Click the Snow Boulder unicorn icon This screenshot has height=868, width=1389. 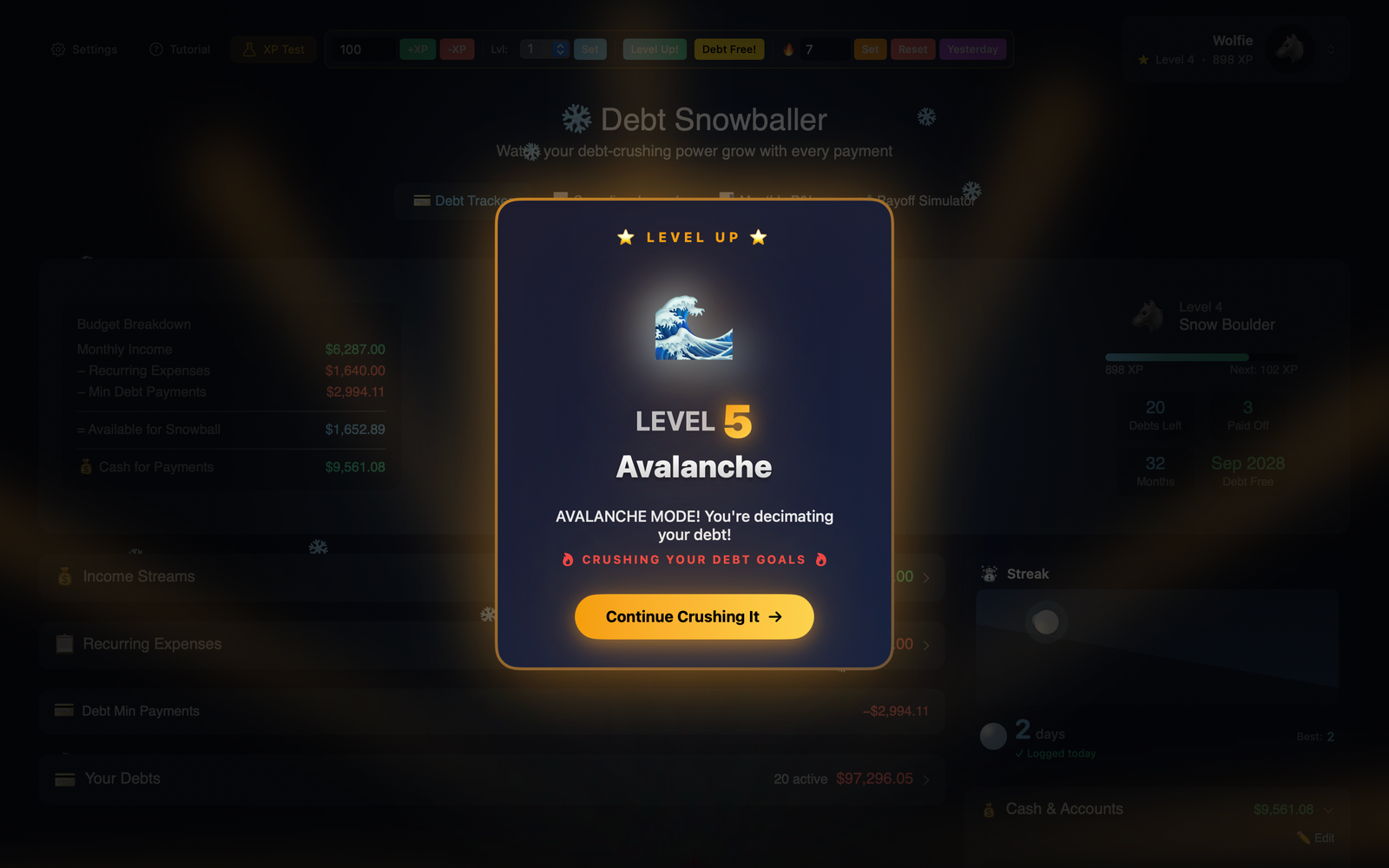click(x=1148, y=315)
